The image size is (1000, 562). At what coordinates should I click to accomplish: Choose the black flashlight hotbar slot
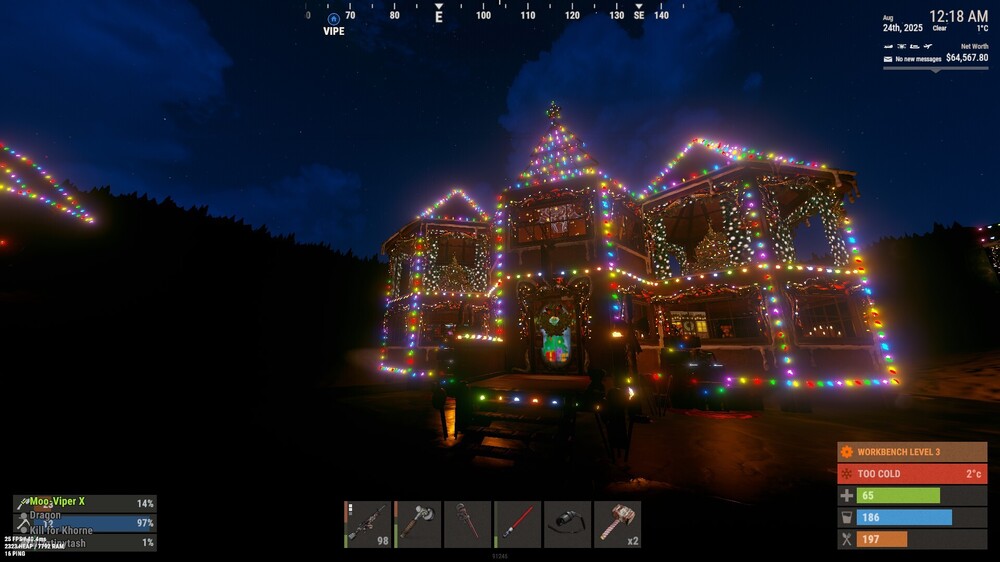tap(568, 524)
